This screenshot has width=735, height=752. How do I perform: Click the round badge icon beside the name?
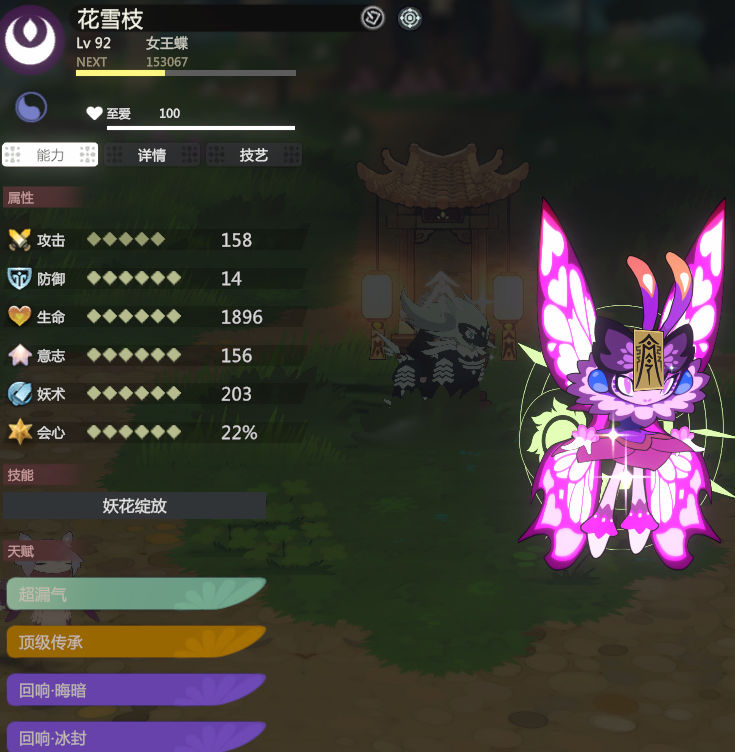[x=373, y=18]
